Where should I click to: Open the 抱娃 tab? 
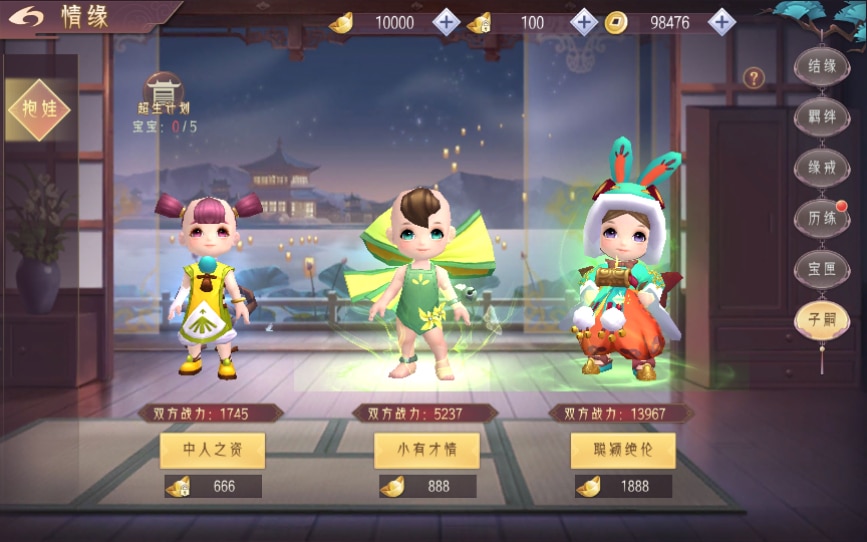point(38,109)
